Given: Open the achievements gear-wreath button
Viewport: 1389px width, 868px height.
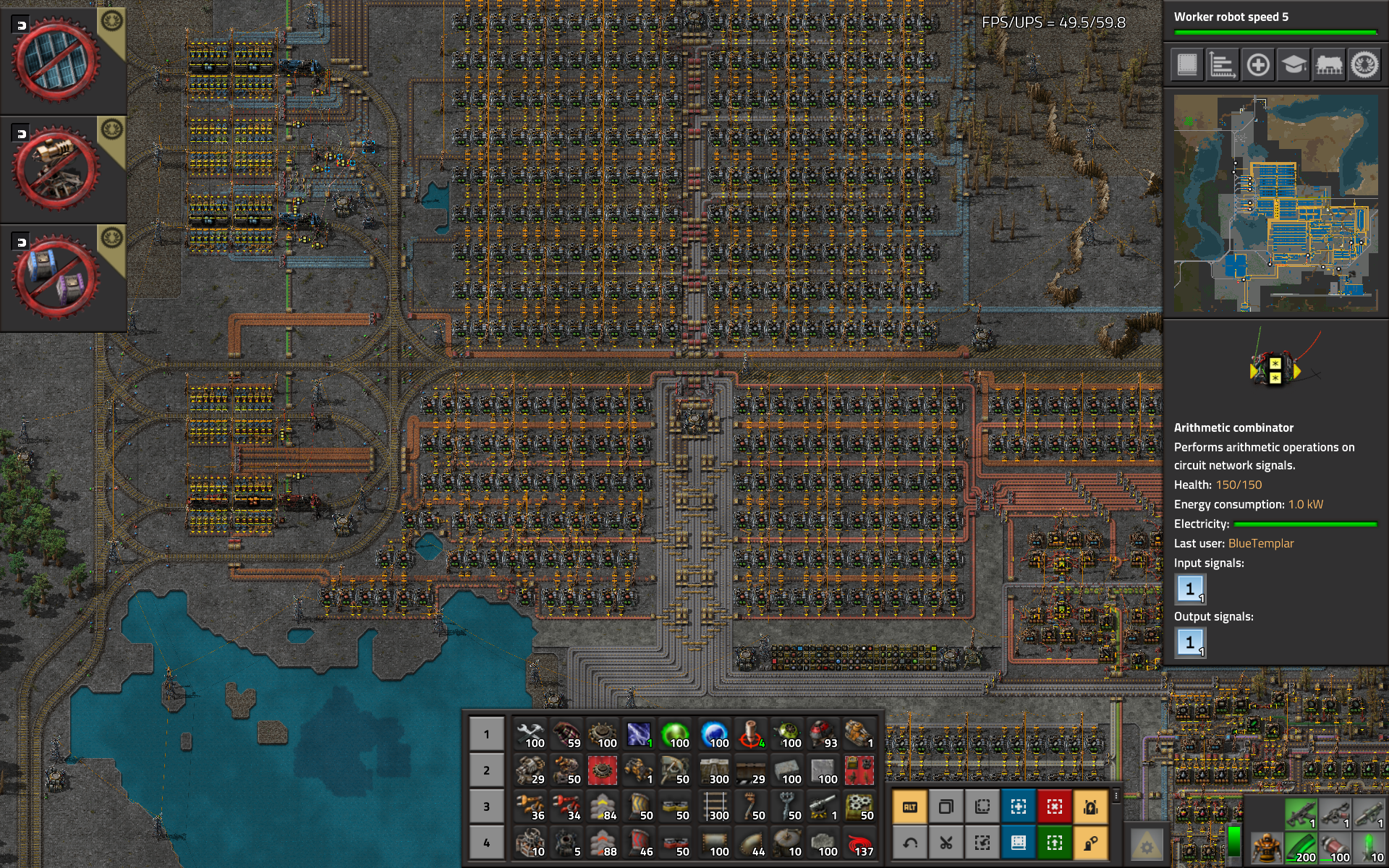Looking at the screenshot, I should tap(1364, 65).
